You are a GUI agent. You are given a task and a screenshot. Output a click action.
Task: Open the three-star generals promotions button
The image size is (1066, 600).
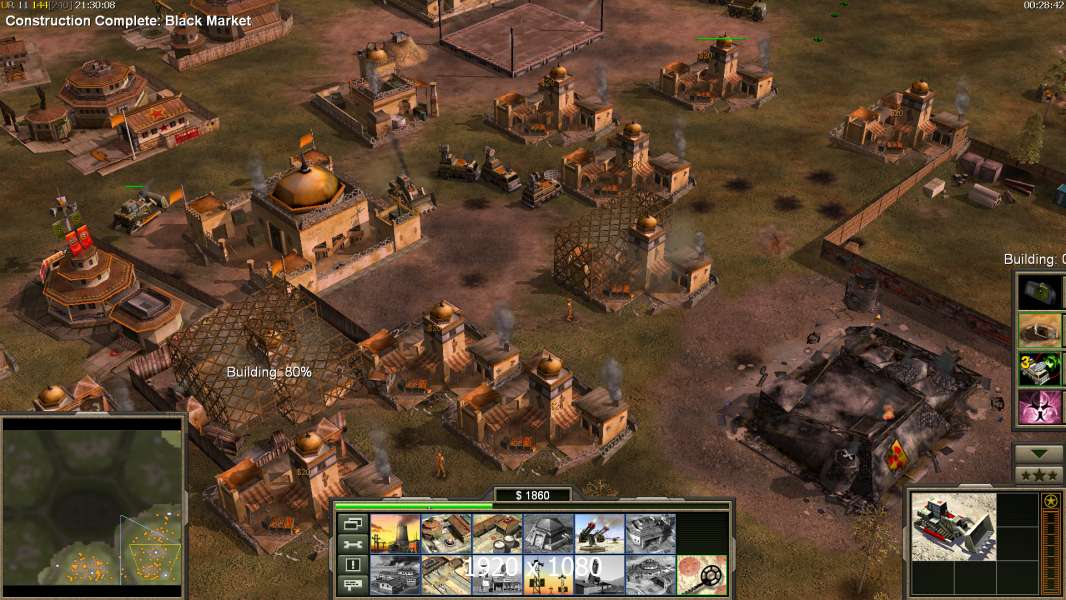tap(1039, 475)
